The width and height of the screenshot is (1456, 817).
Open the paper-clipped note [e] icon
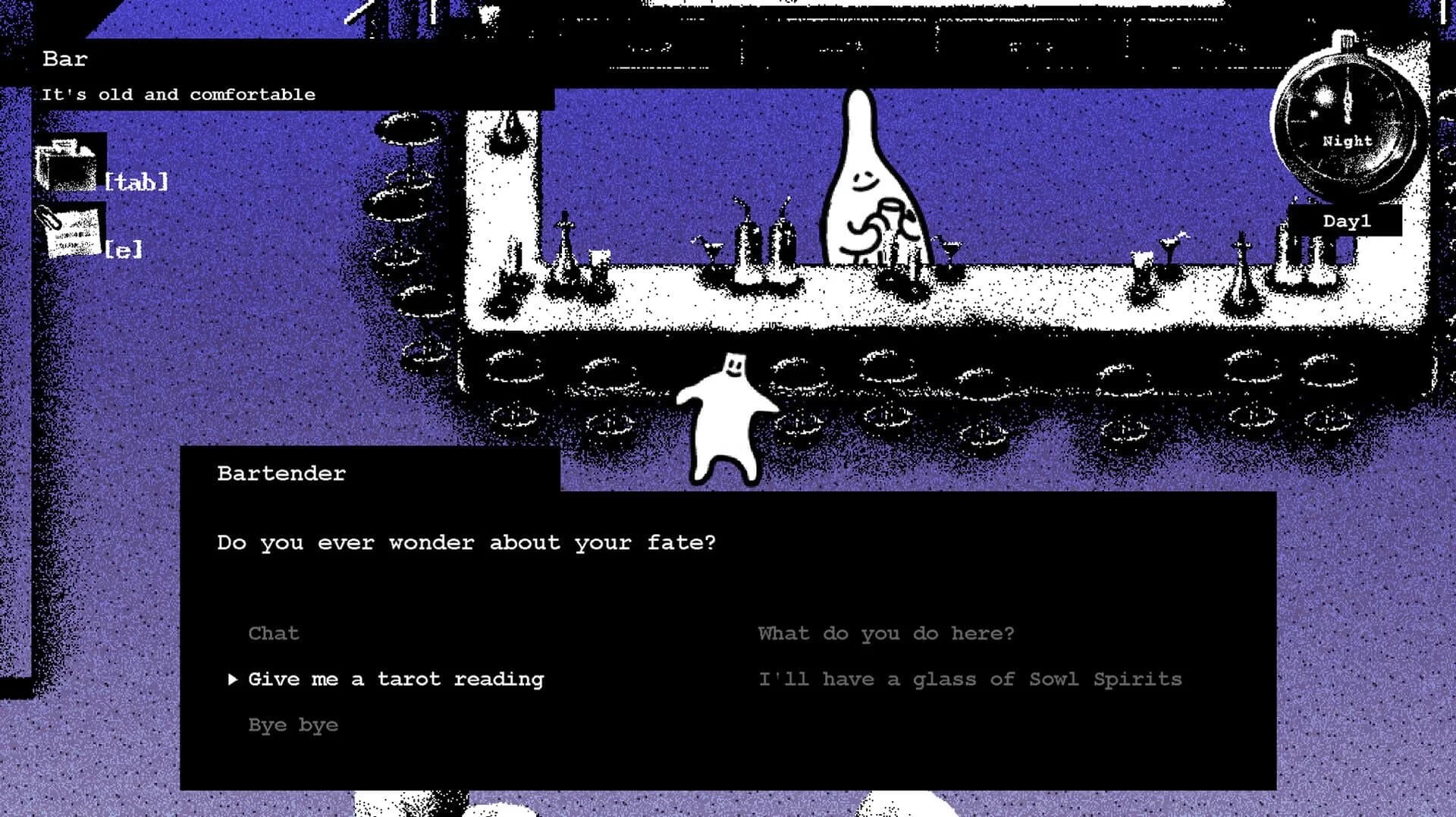[74, 231]
